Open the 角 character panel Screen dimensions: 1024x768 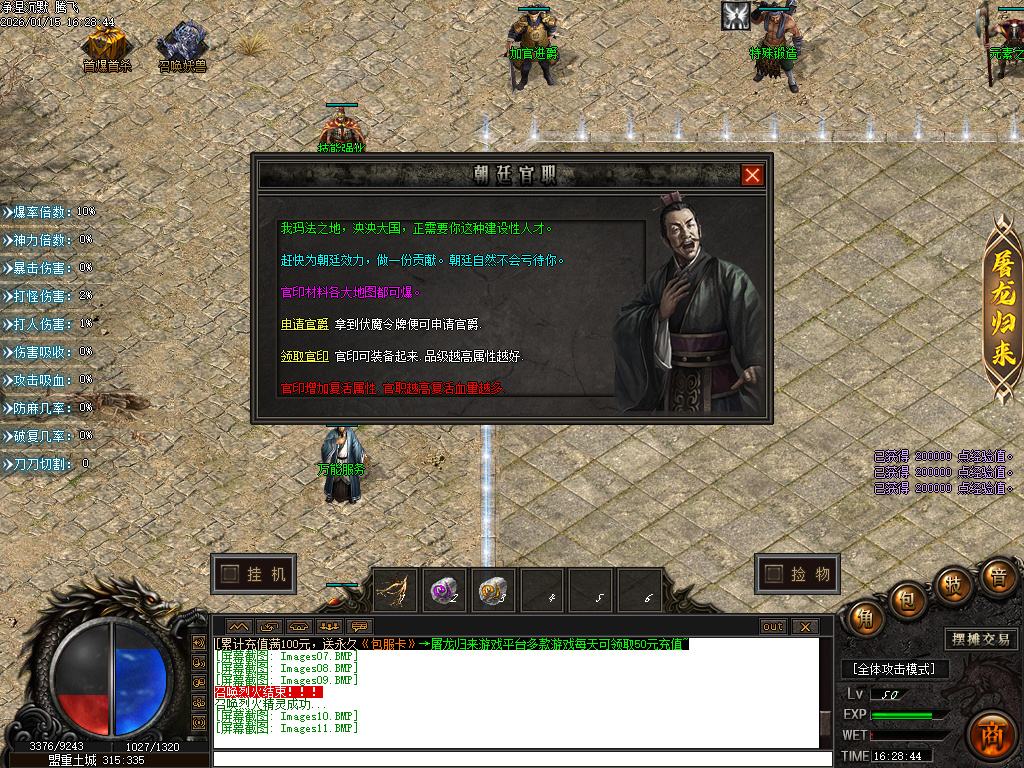click(x=864, y=618)
